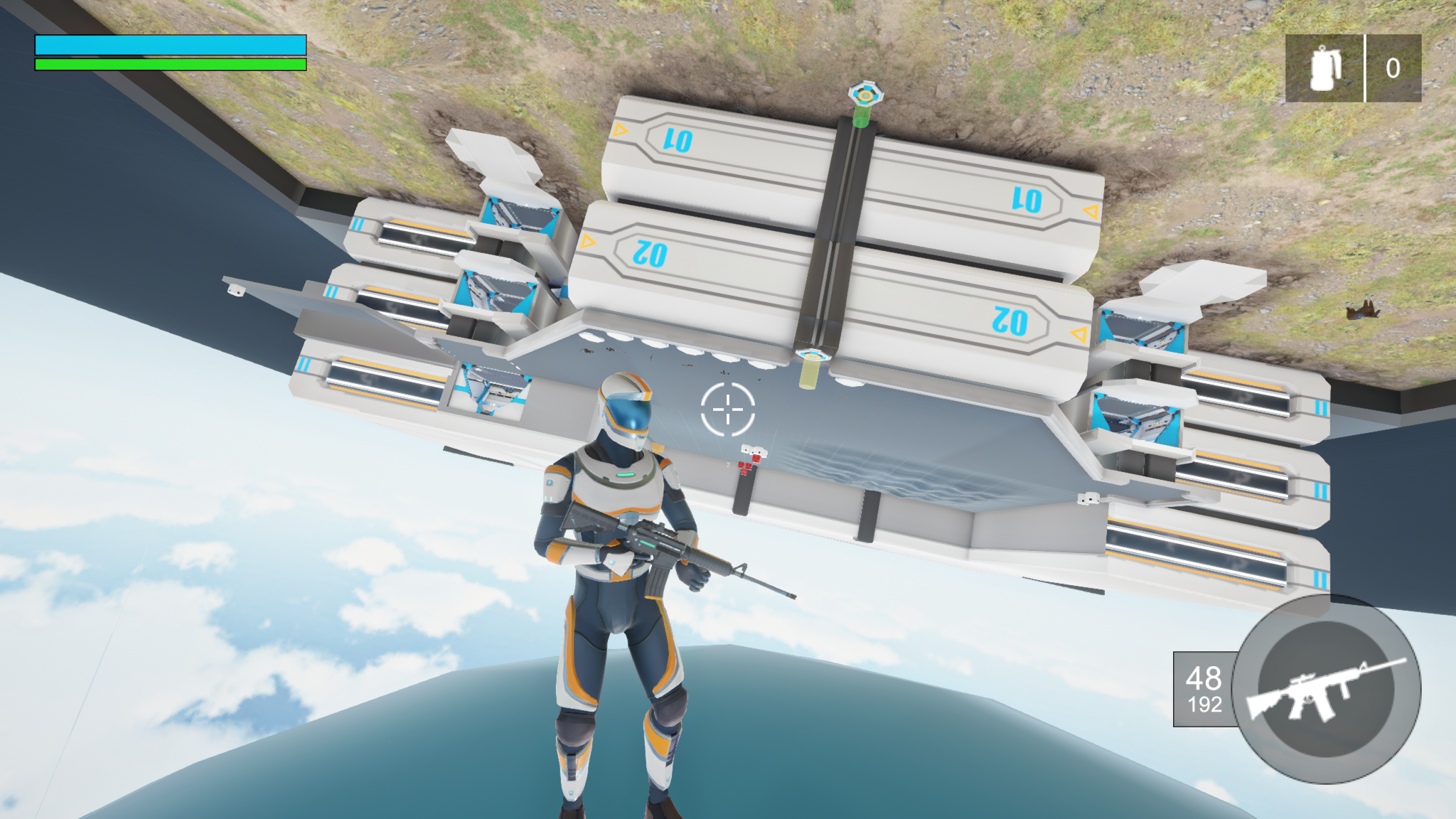The height and width of the screenshot is (819, 1456).
Task: Click the divider in the grenade counter box
Action: (1366, 67)
